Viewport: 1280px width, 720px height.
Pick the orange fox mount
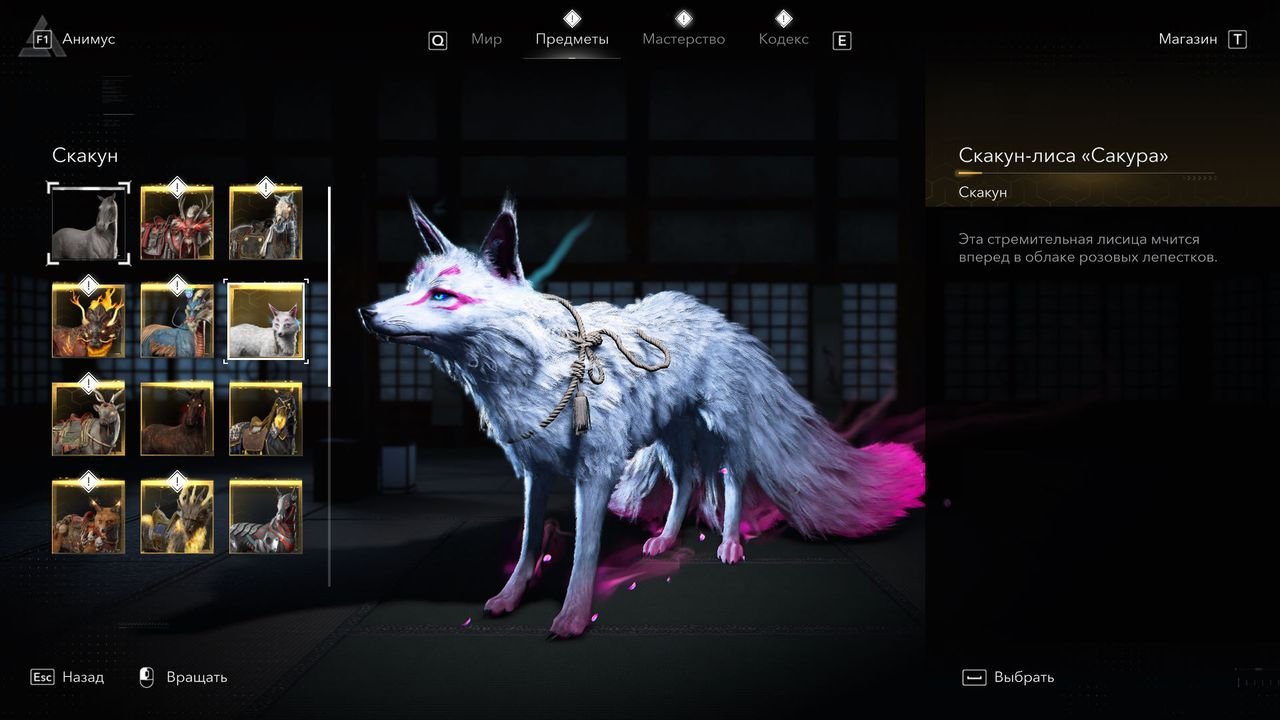click(x=89, y=516)
